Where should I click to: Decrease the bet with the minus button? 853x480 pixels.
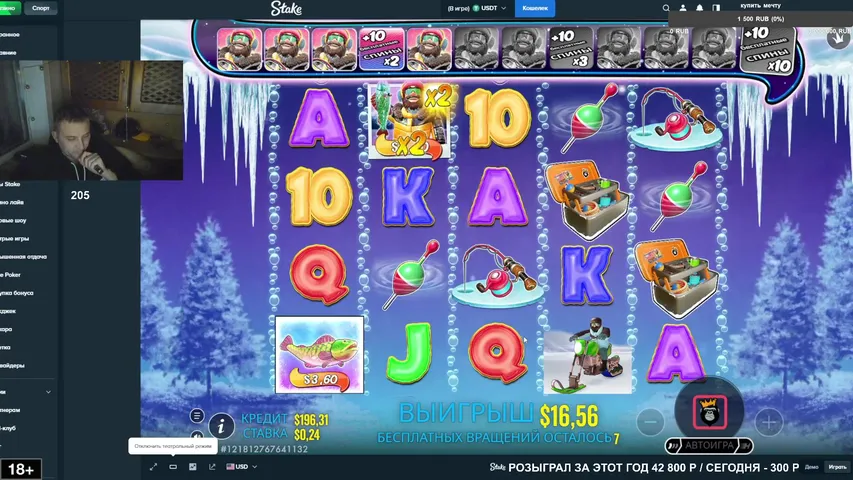(x=650, y=421)
